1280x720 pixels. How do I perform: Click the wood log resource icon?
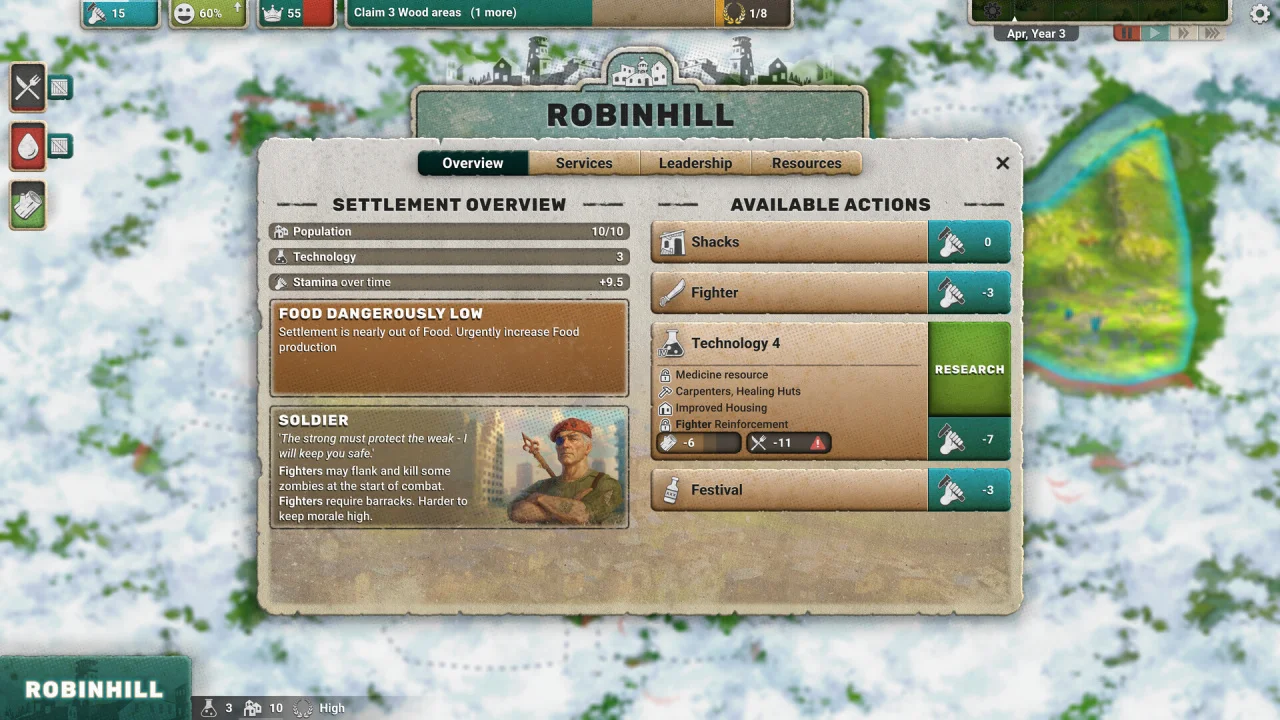pyautogui.click(x=28, y=205)
